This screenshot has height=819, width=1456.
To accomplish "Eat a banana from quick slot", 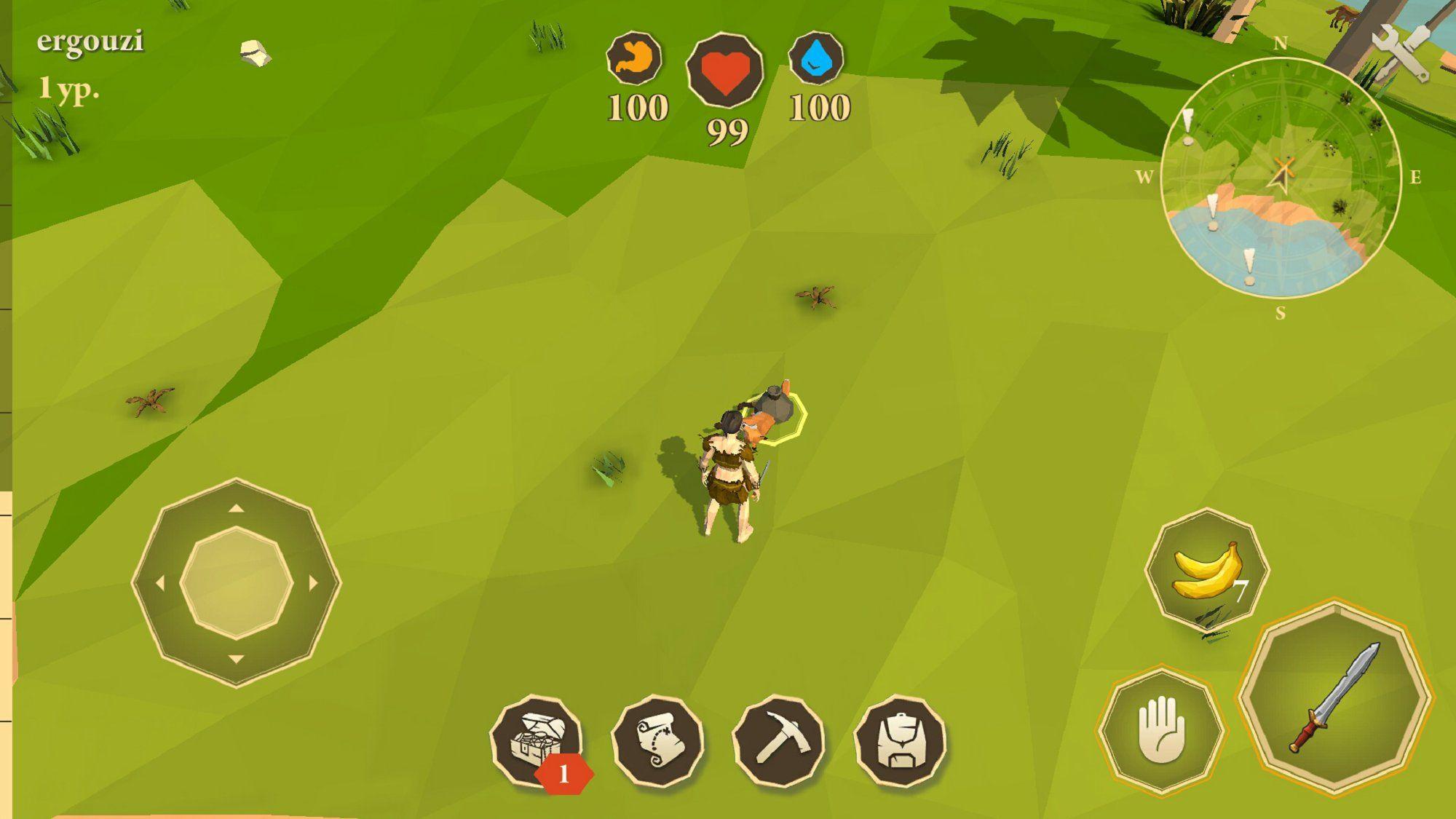I will 1207,569.
